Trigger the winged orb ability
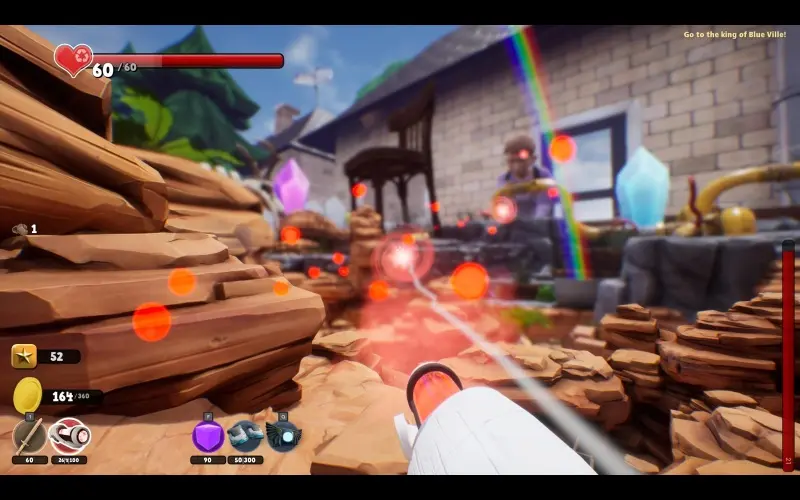The image size is (800, 500). pyautogui.click(x=283, y=436)
